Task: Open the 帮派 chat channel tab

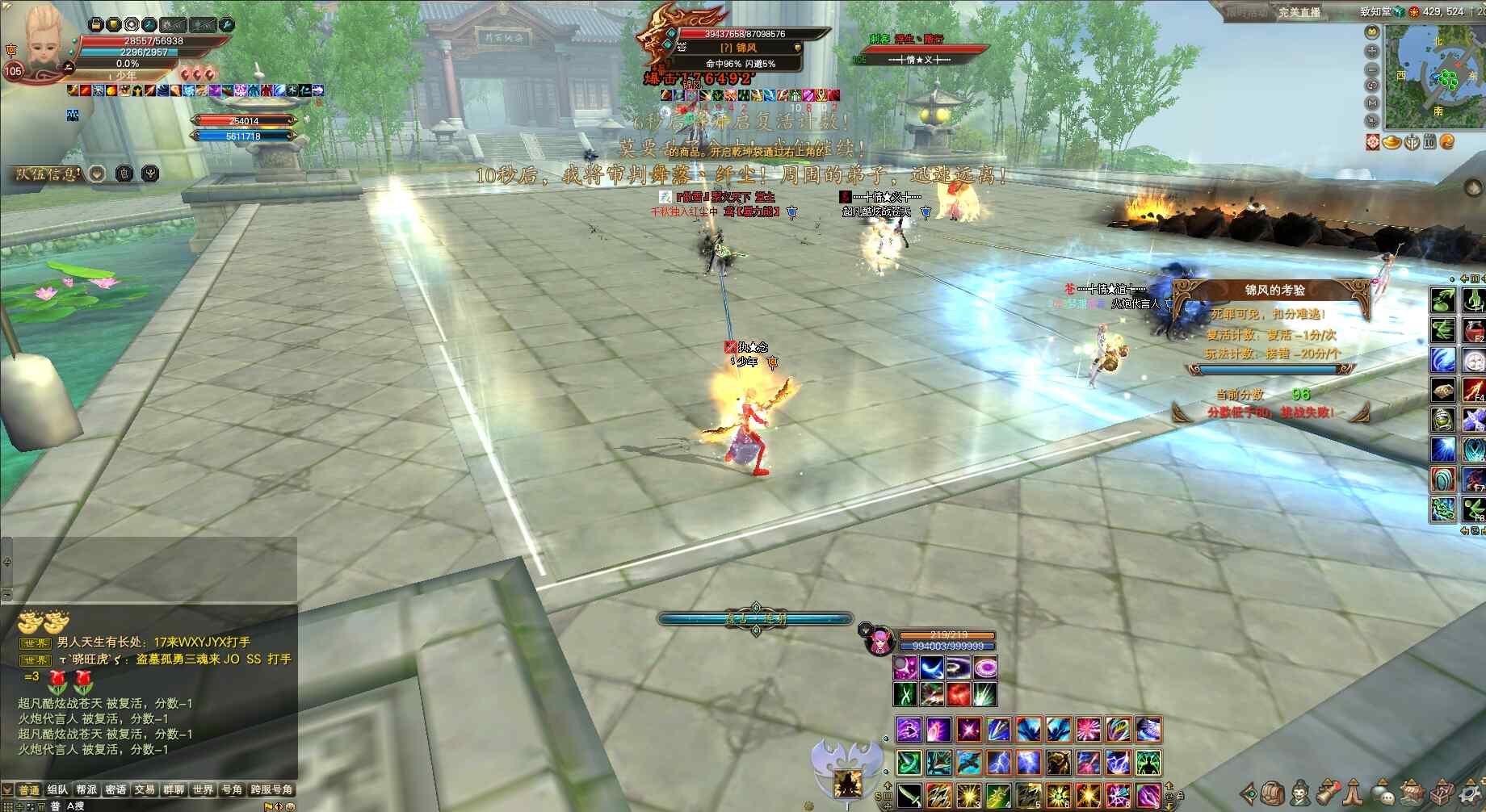Action: [86, 789]
